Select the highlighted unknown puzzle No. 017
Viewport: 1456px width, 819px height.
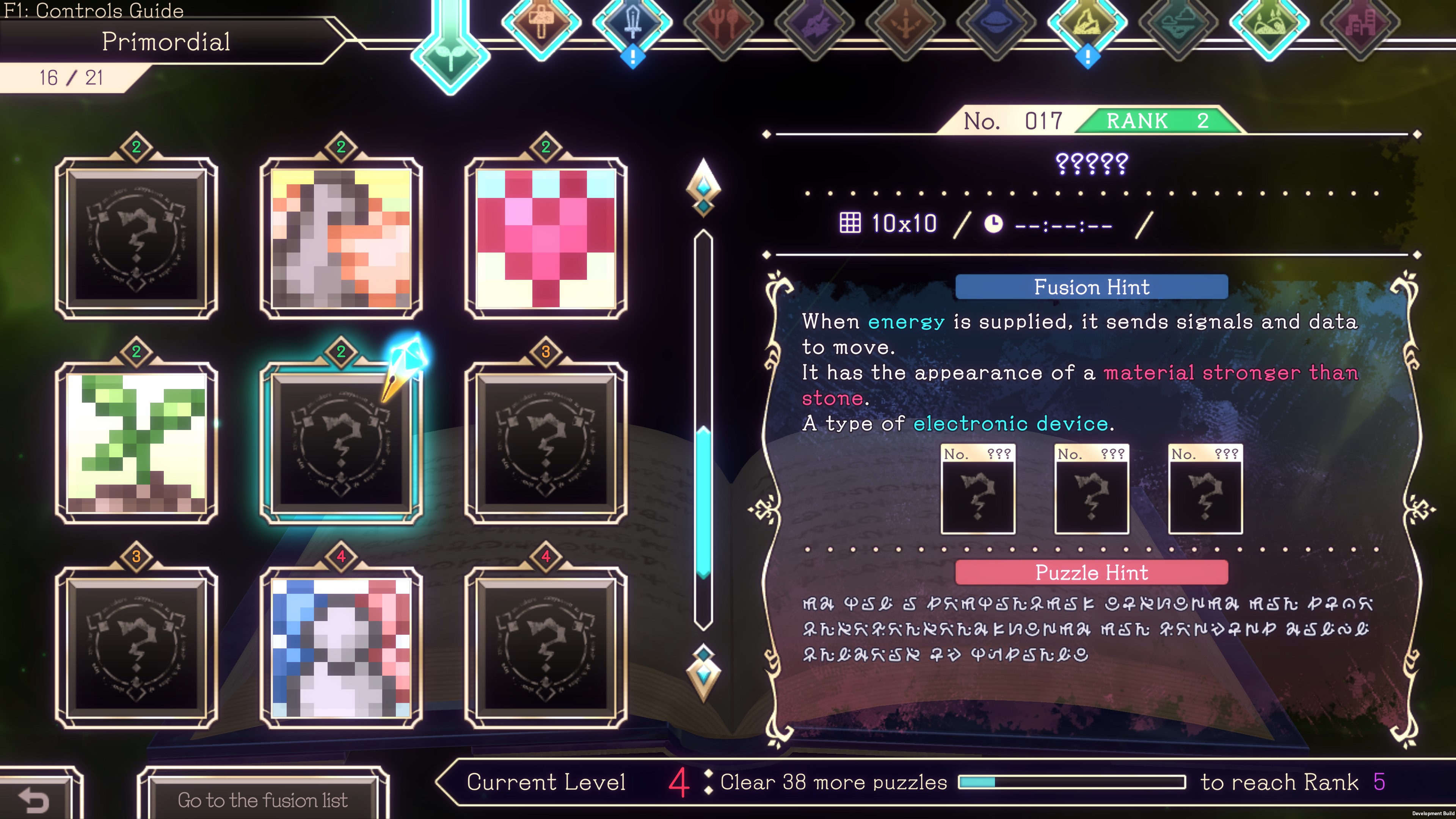[341, 442]
